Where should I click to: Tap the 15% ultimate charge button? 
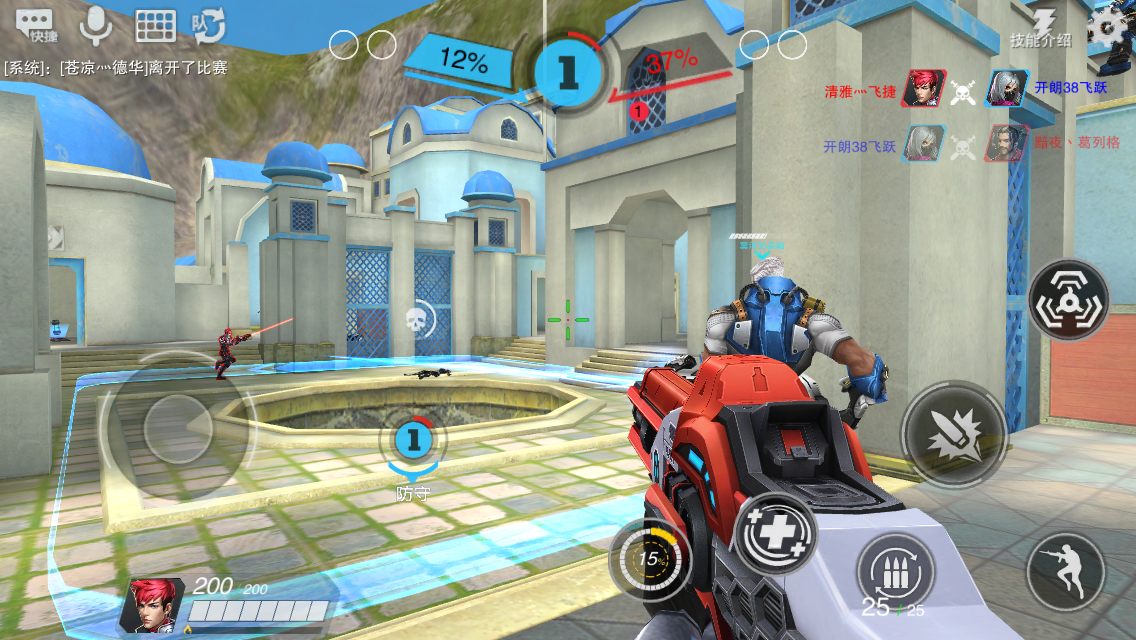[x=652, y=559]
